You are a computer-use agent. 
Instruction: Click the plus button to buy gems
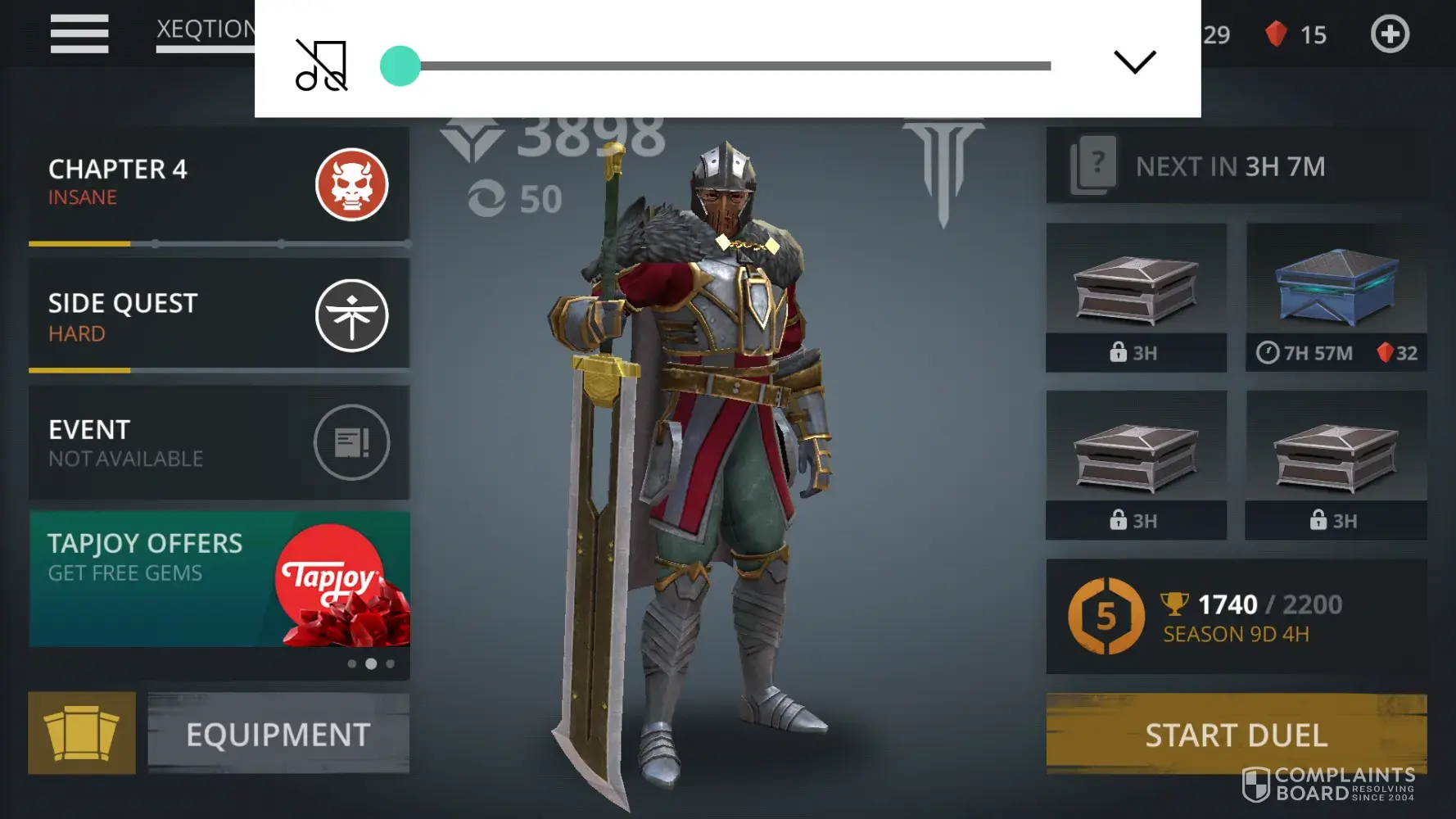click(x=1390, y=34)
